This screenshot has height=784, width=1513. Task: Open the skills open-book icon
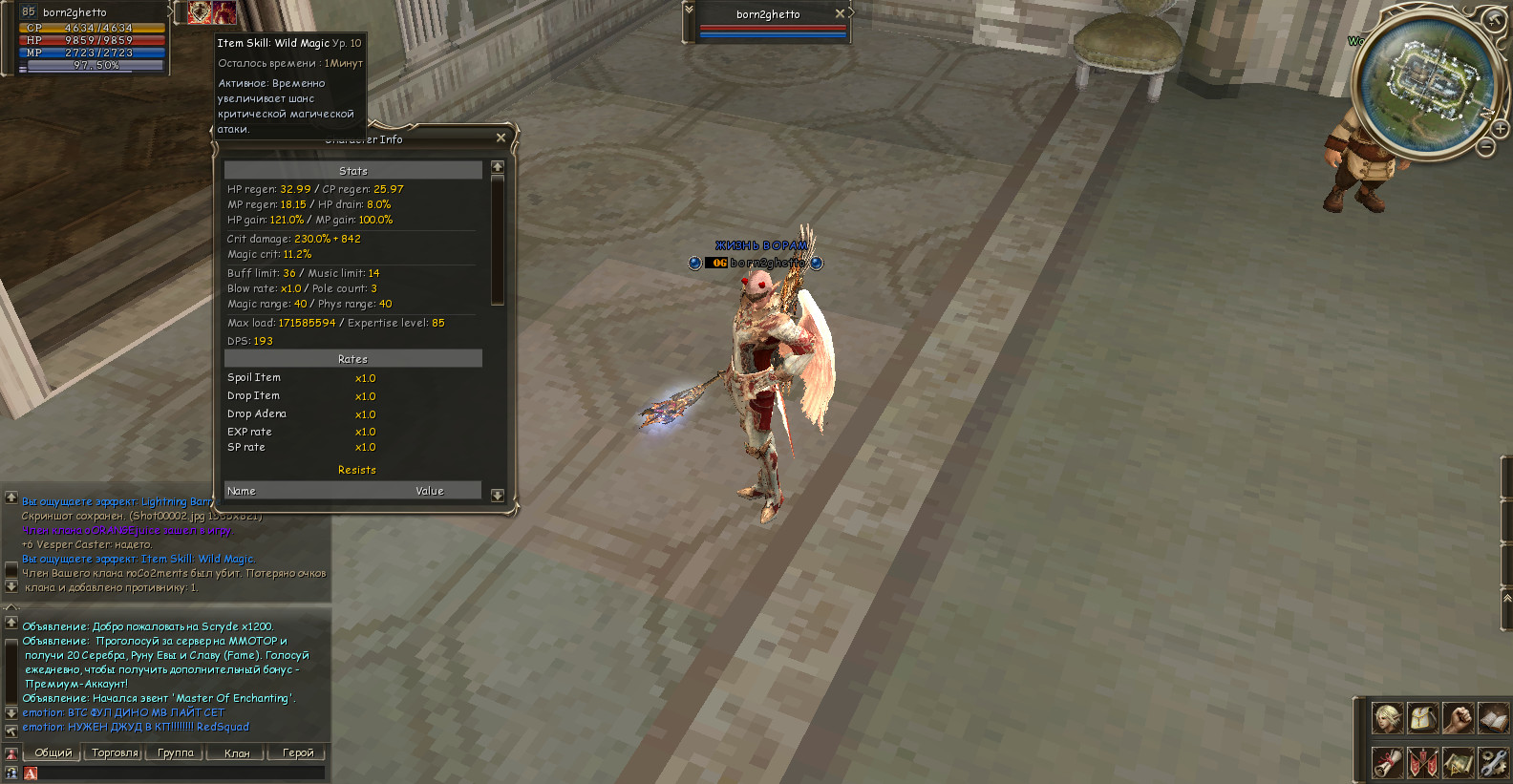coord(1492,718)
